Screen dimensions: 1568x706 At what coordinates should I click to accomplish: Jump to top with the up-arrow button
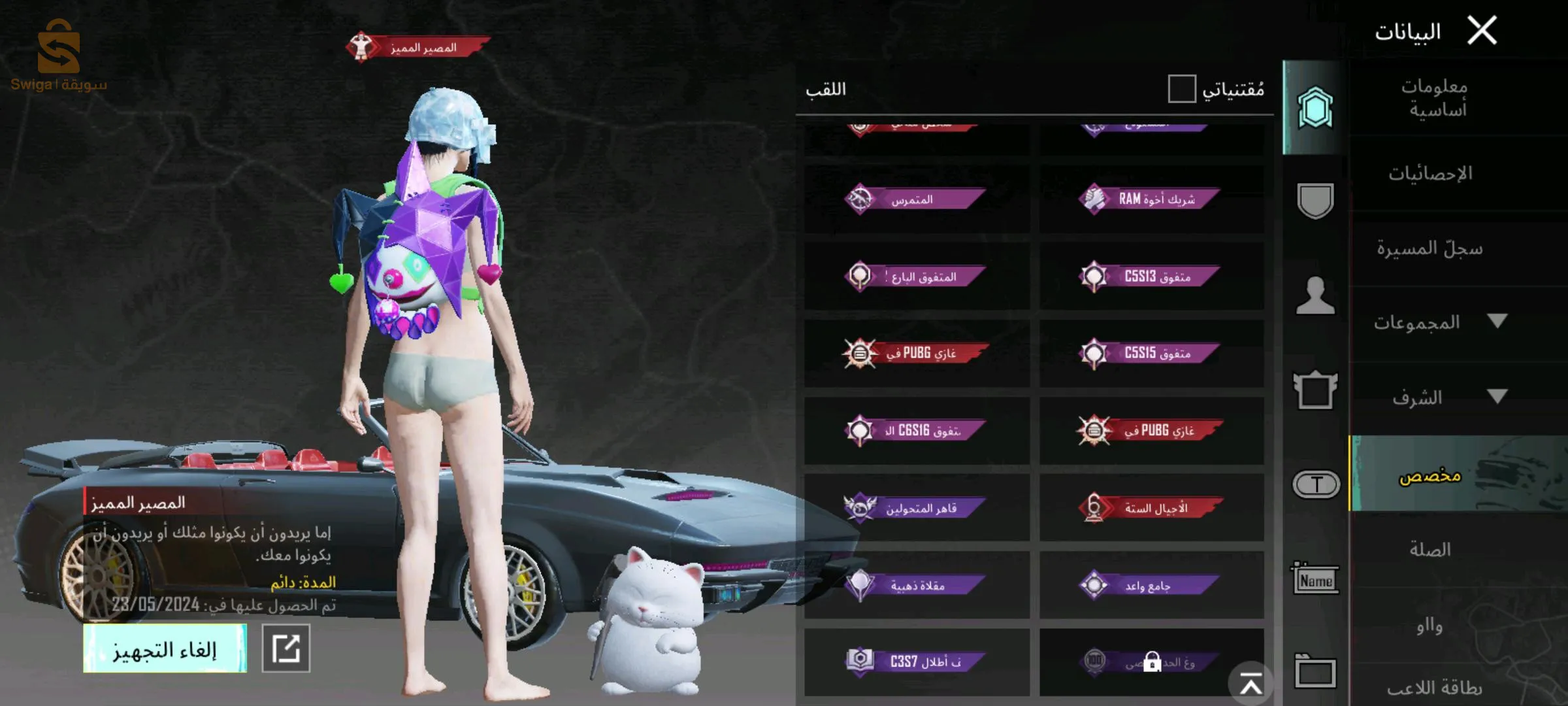1250,684
